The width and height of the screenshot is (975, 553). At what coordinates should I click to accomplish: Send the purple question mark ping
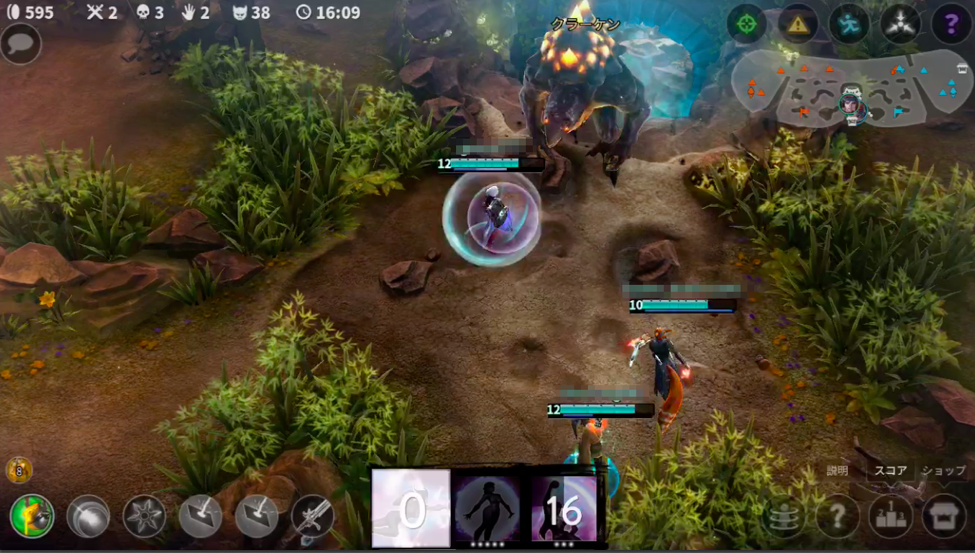pos(951,24)
